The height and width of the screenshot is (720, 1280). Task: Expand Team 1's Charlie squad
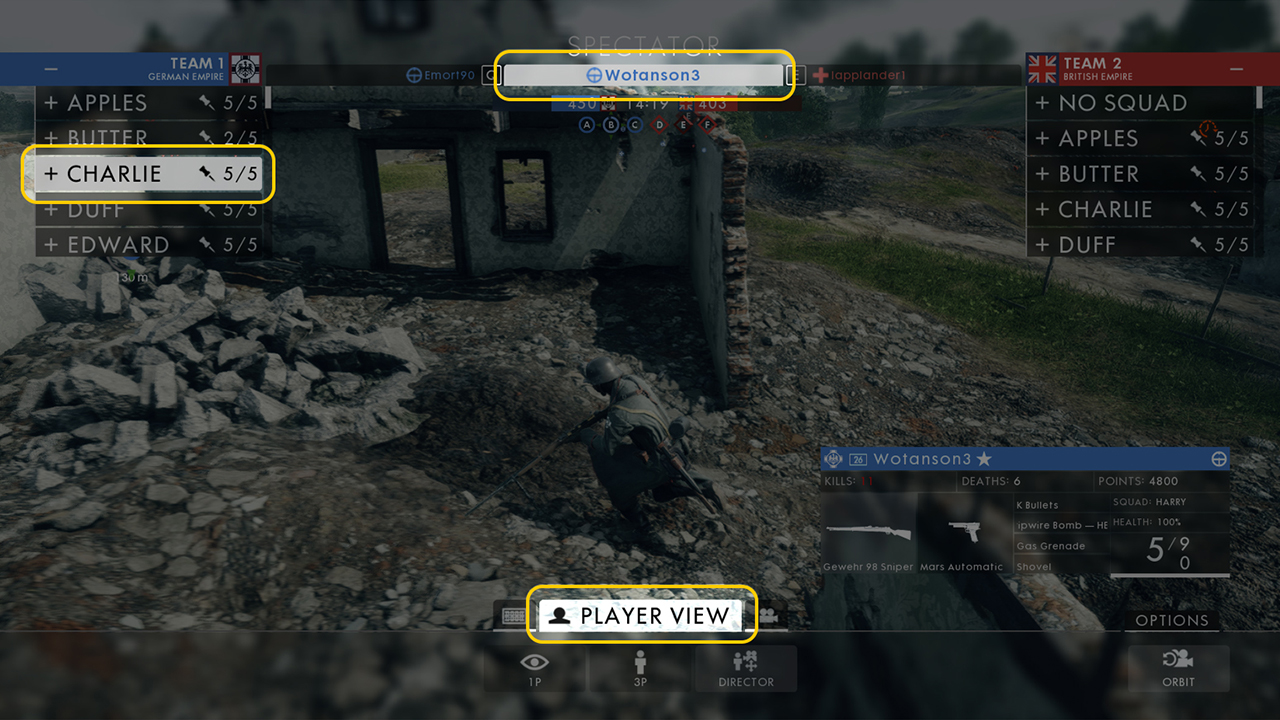pyautogui.click(x=146, y=174)
